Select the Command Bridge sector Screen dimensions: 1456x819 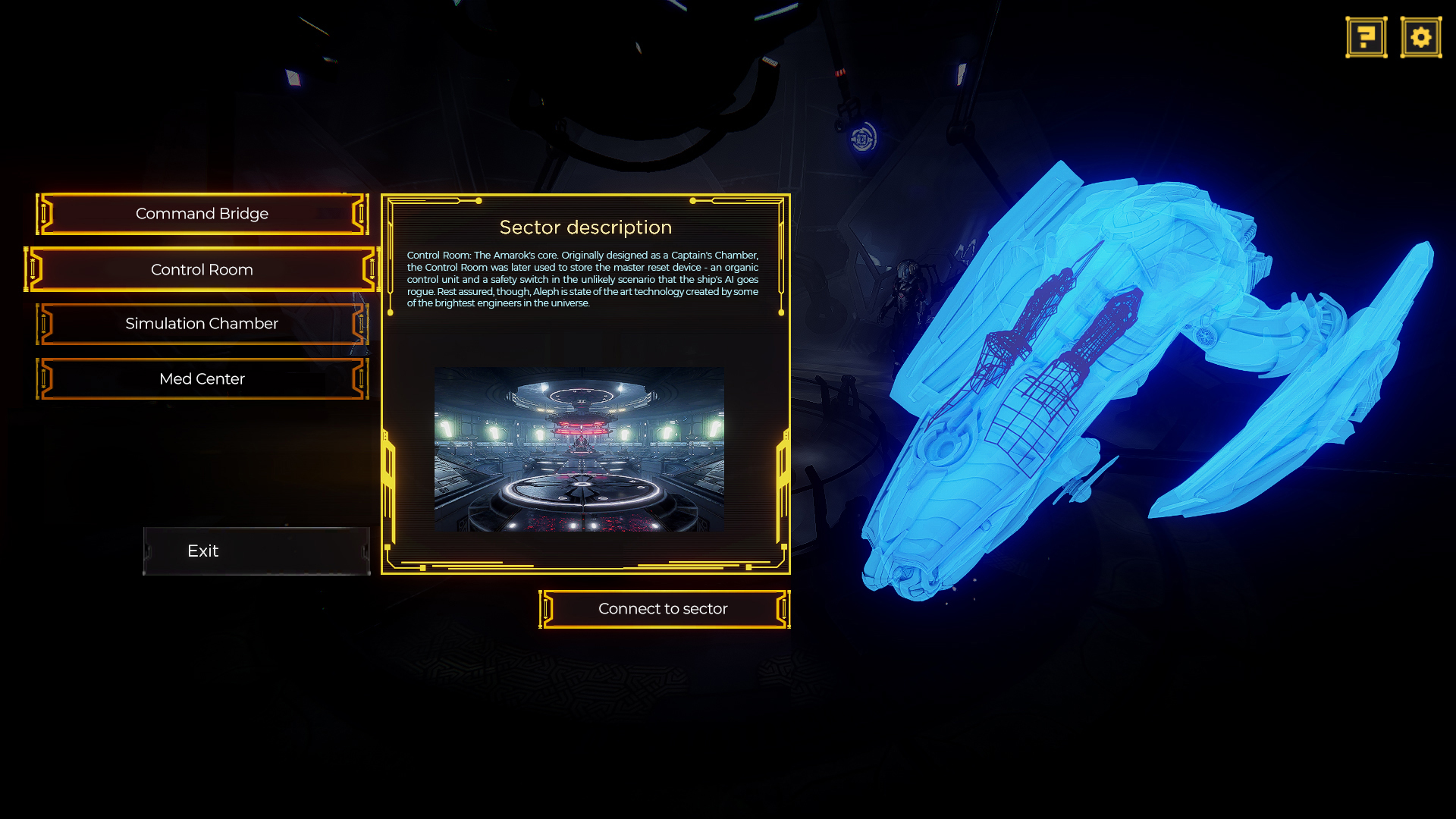(202, 213)
